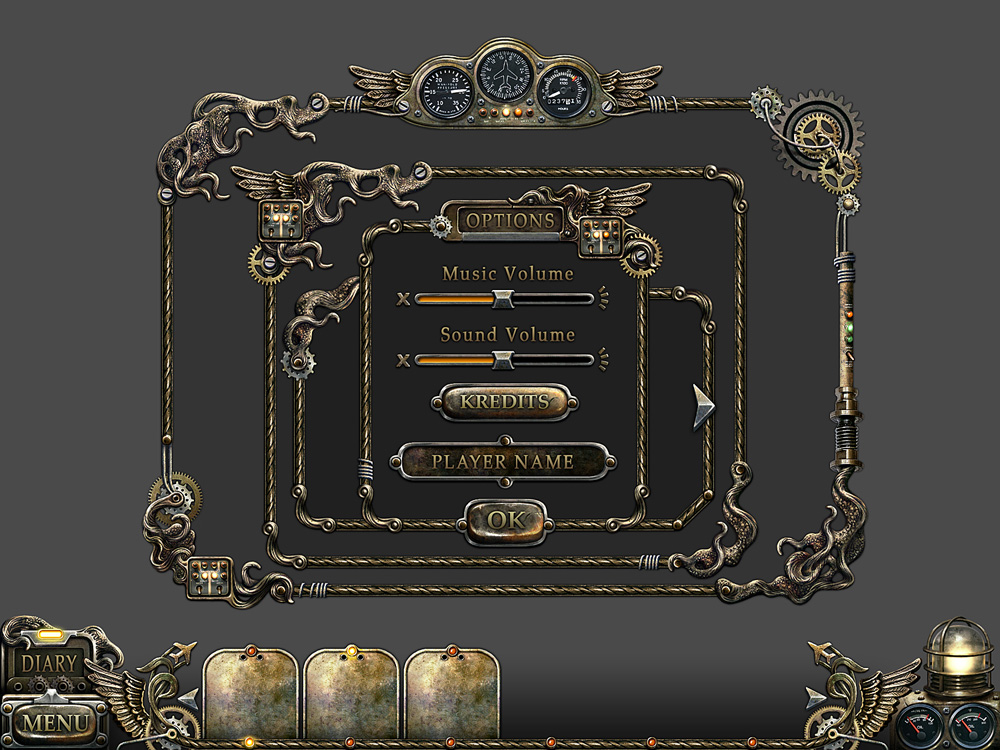
Task: Click the Kredits button
Action: 504,402
